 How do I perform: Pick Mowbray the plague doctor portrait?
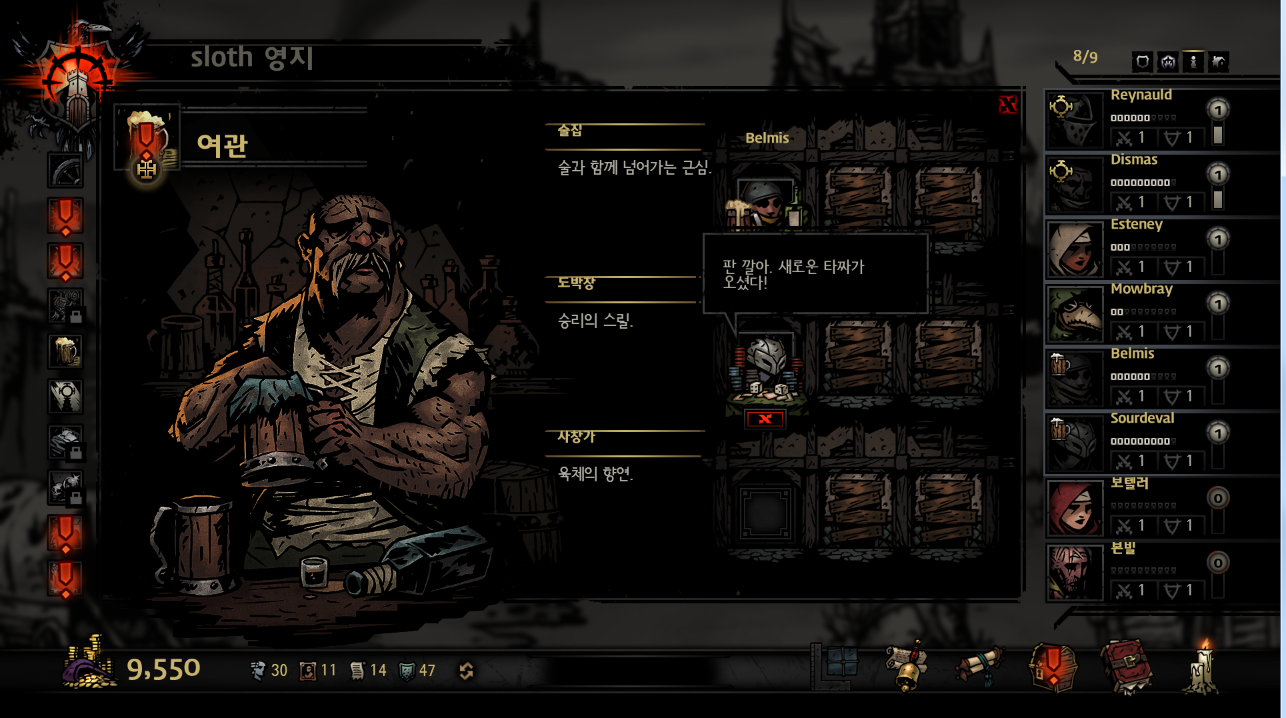[1075, 314]
